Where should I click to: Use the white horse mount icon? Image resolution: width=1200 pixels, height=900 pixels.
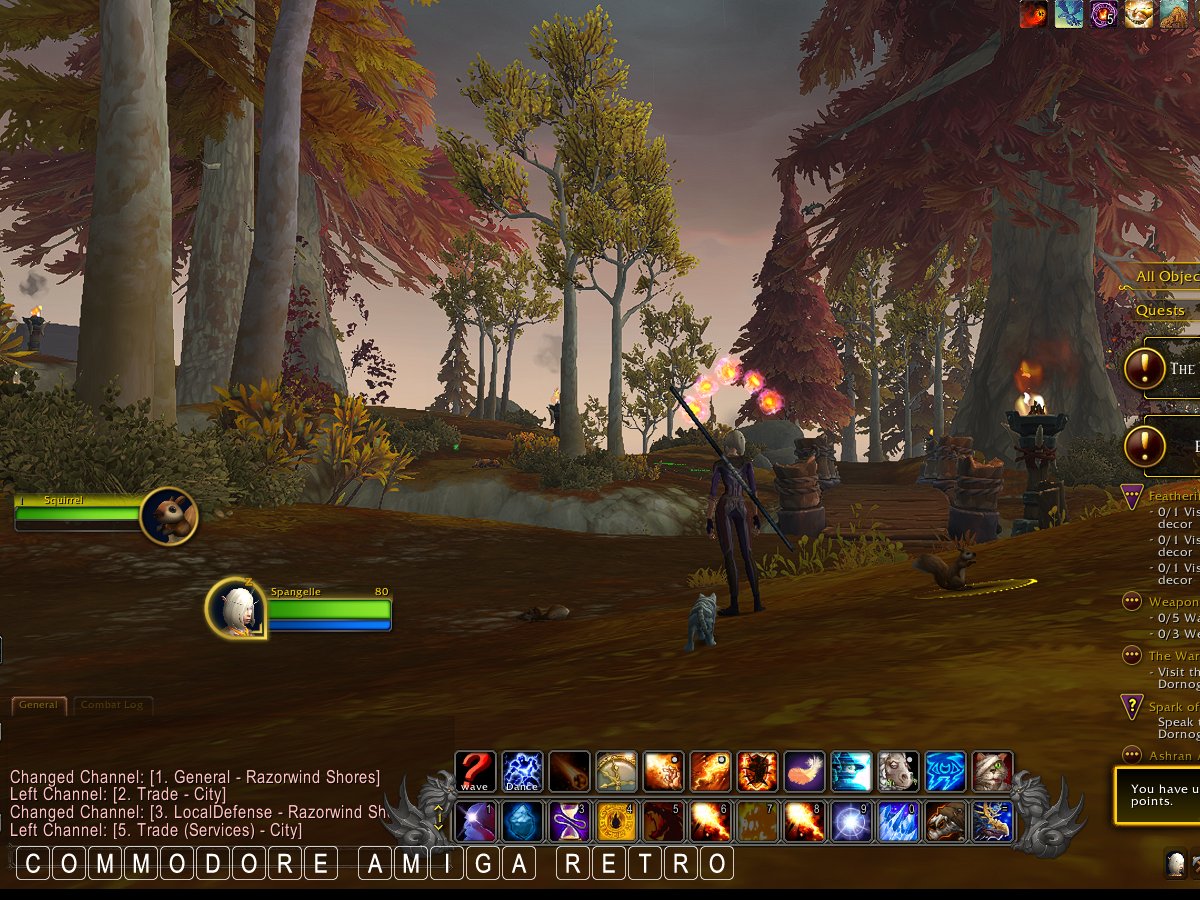pyautogui.click(x=898, y=772)
